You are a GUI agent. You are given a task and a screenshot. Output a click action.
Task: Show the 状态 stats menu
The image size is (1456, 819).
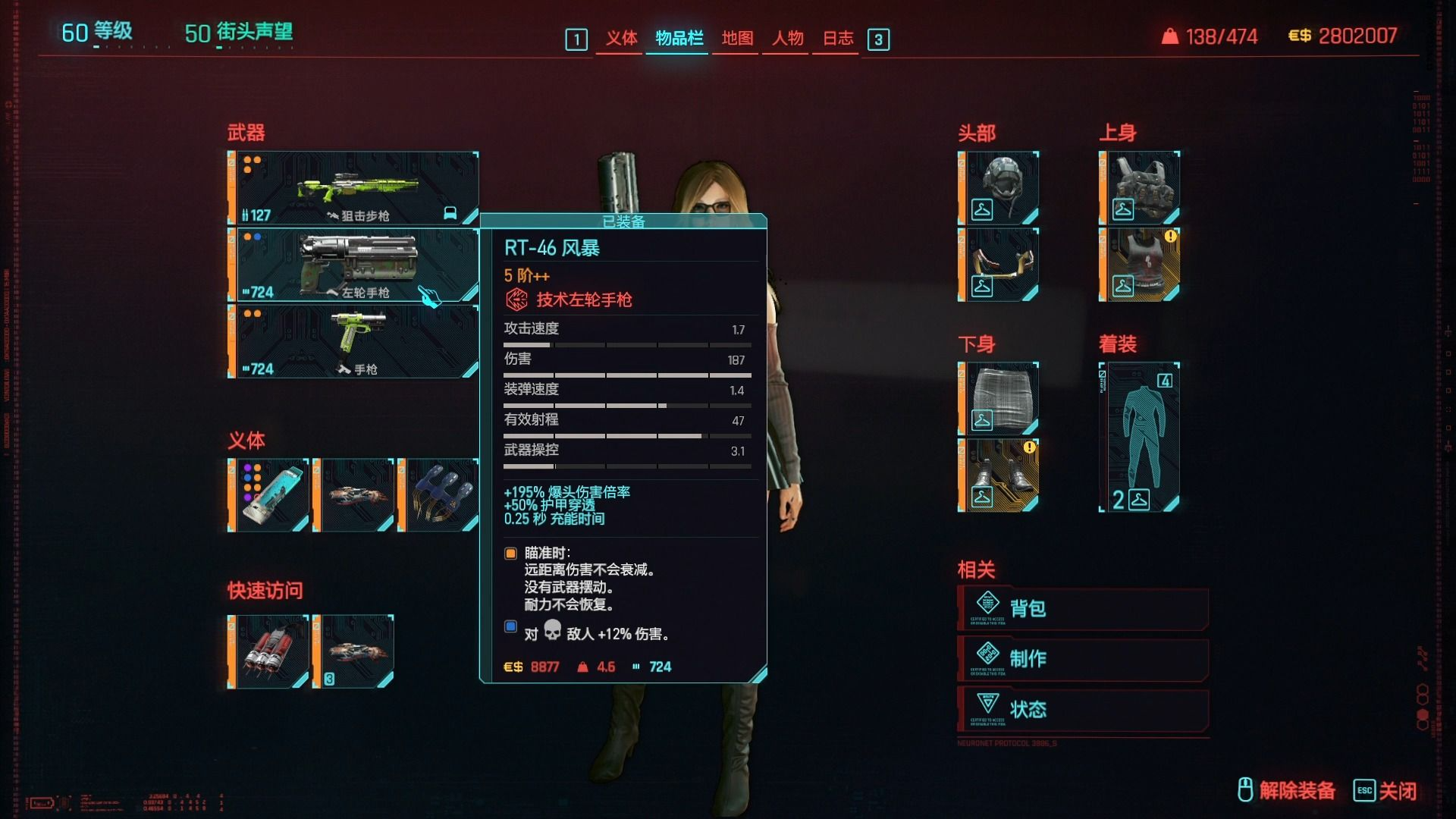tap(1083, 709)
